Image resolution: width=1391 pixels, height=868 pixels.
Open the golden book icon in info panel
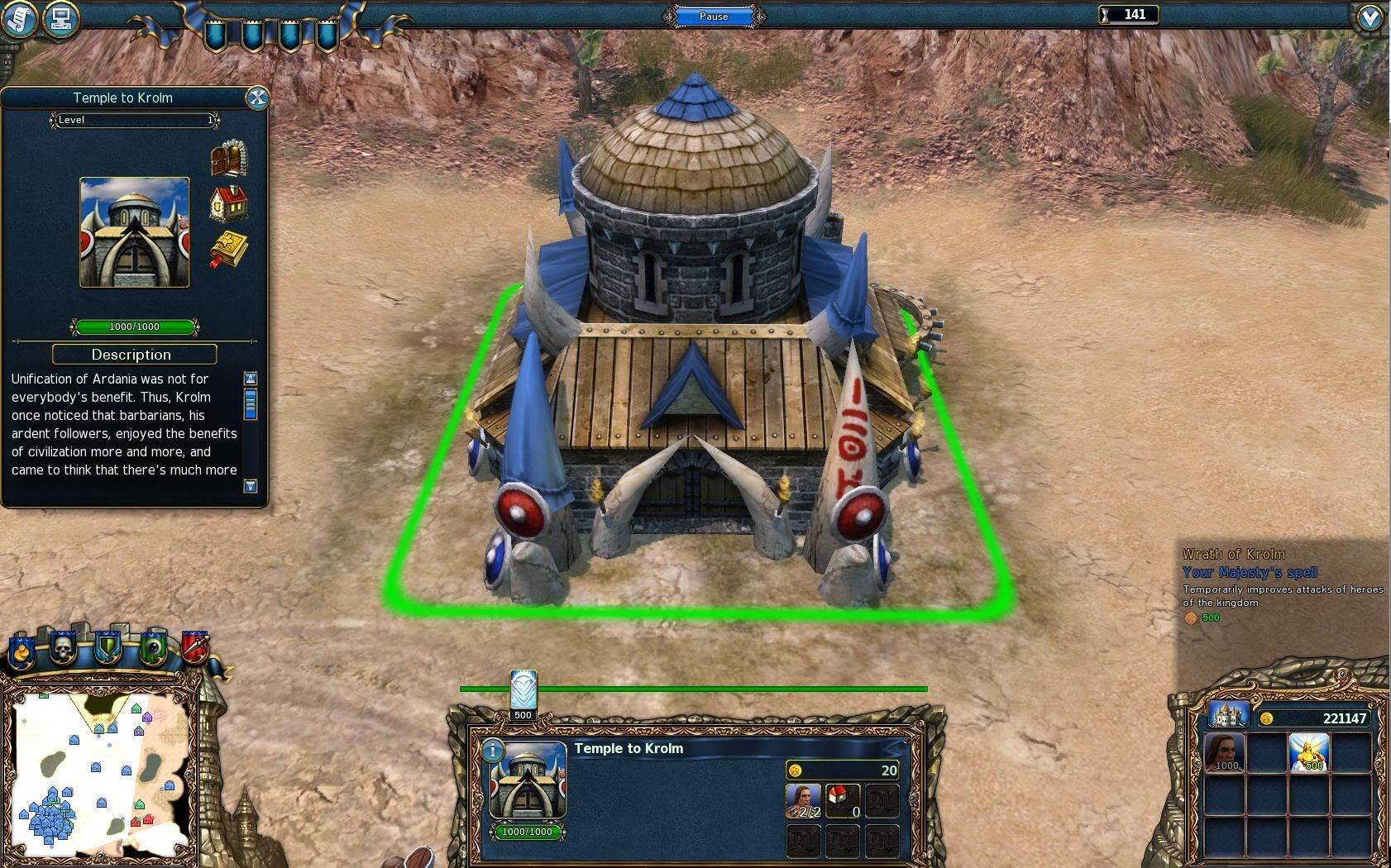click(228, 250)
